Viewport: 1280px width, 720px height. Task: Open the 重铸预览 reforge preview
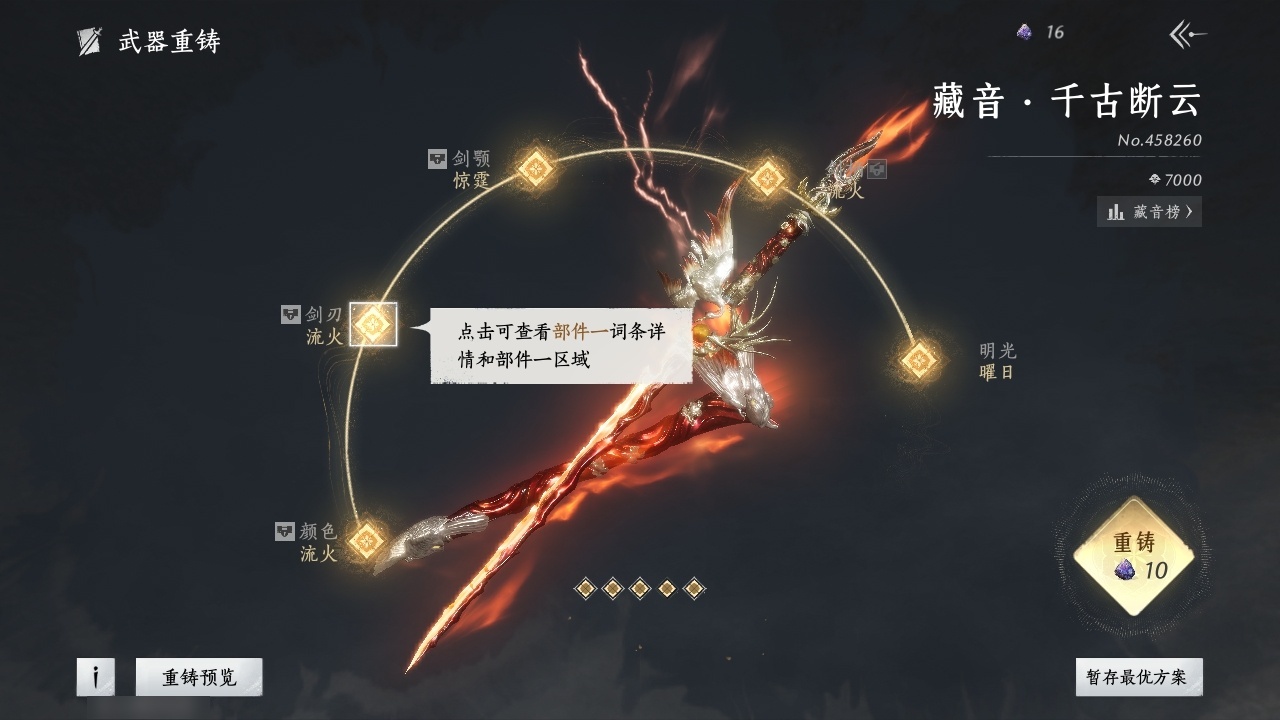pyautogui.click(x=199, y=677)
